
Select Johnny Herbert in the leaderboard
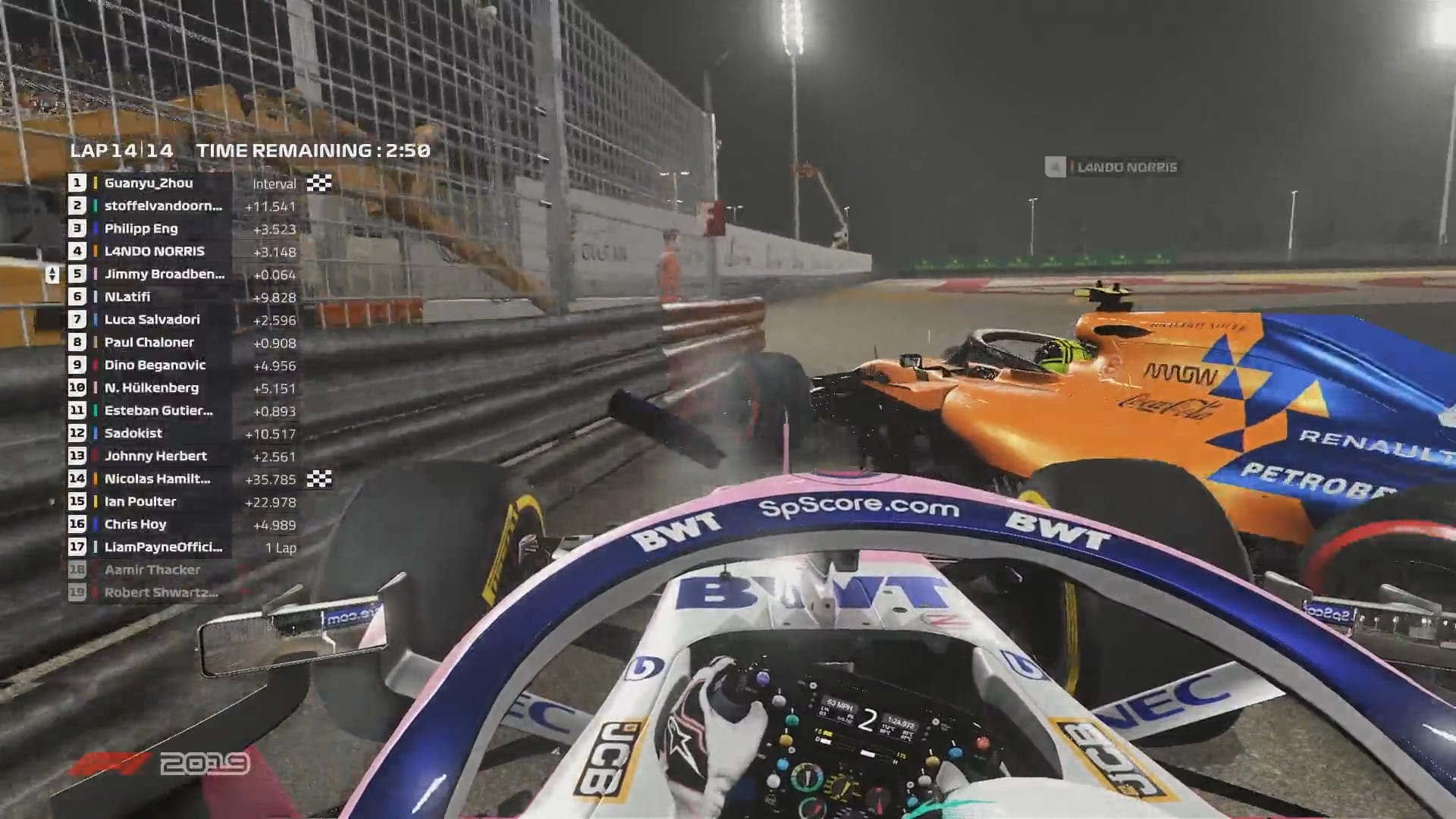click(155, 456)
